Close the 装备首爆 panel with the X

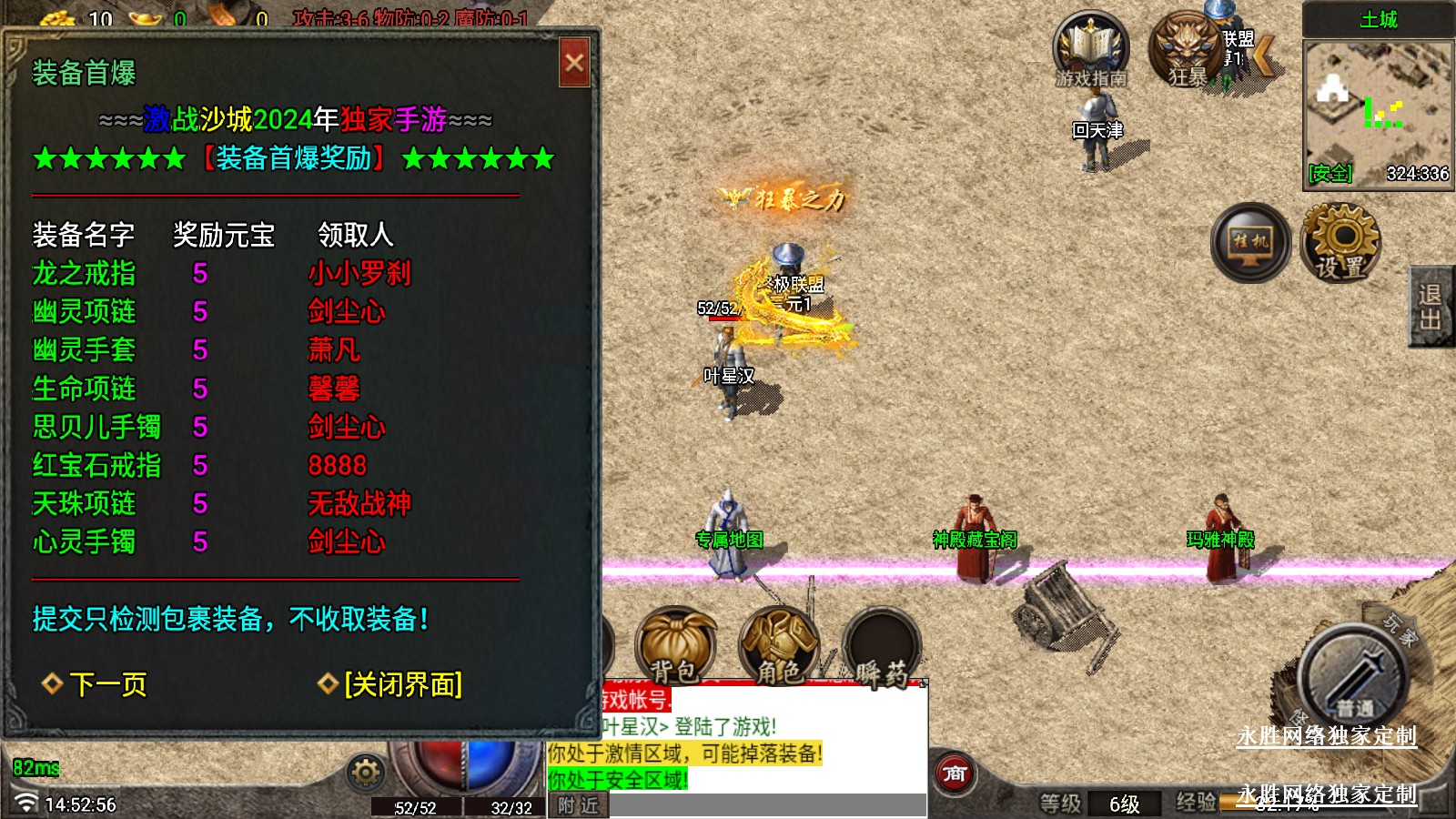[574, 63]
